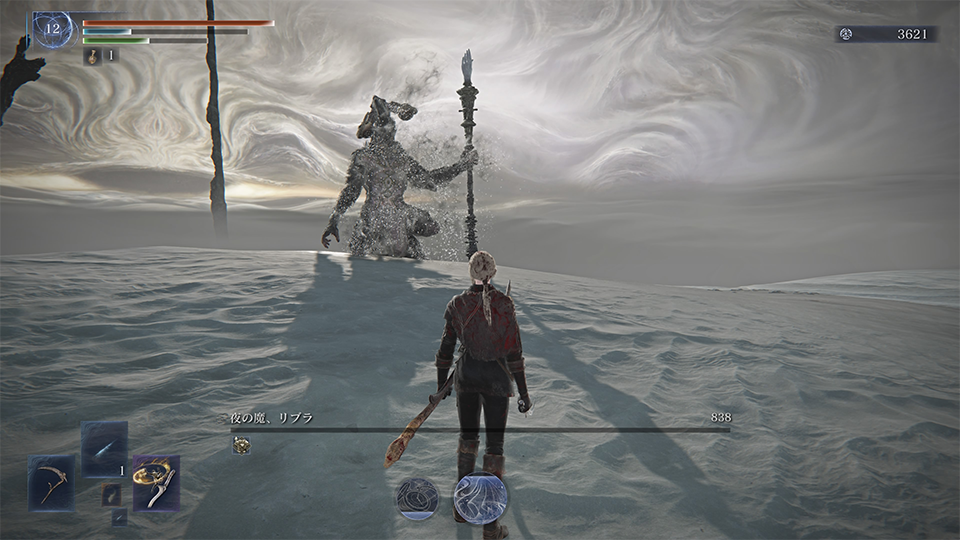
Task: Click the small brown item slot
Action: click(111, 493)
